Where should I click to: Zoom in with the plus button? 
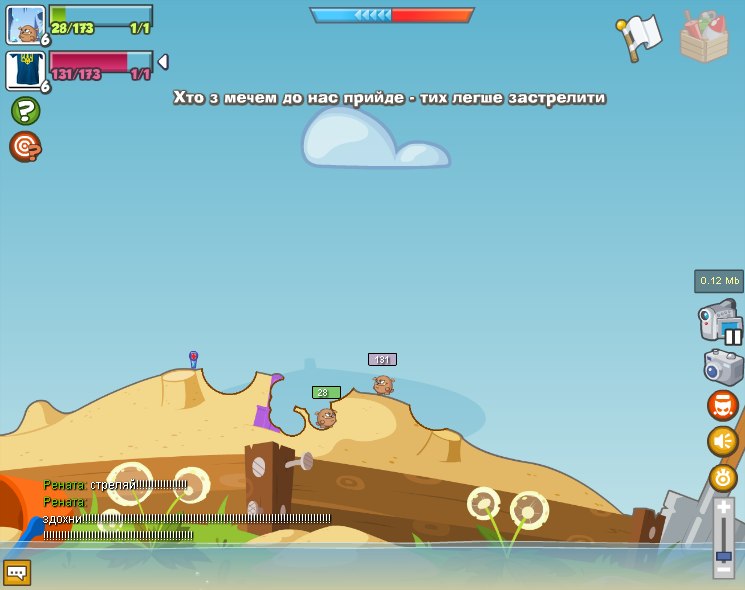[x=723, y=507]
